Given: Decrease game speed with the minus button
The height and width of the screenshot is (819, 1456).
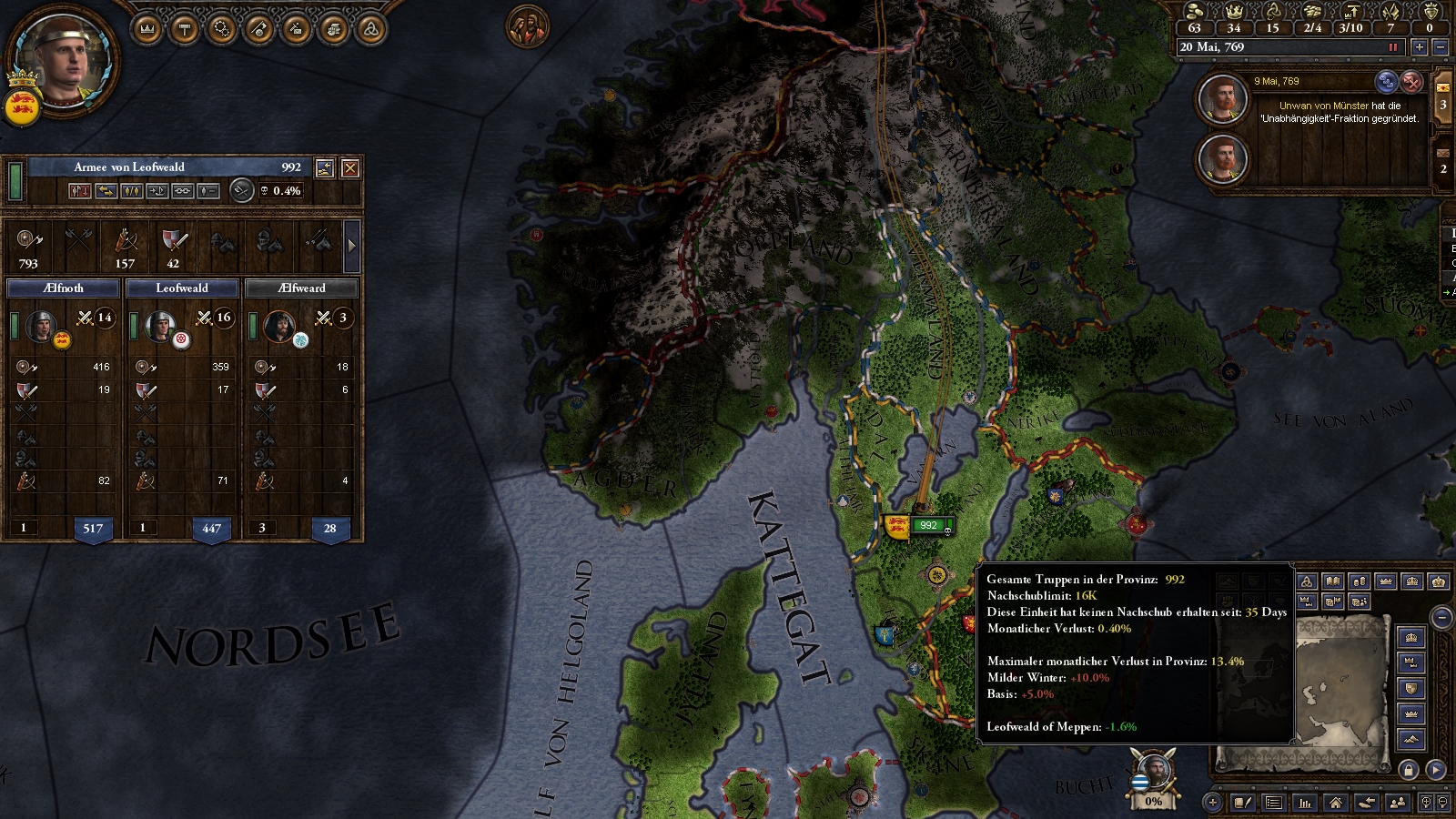Looking at the screenshot, I should (1440, 47).
